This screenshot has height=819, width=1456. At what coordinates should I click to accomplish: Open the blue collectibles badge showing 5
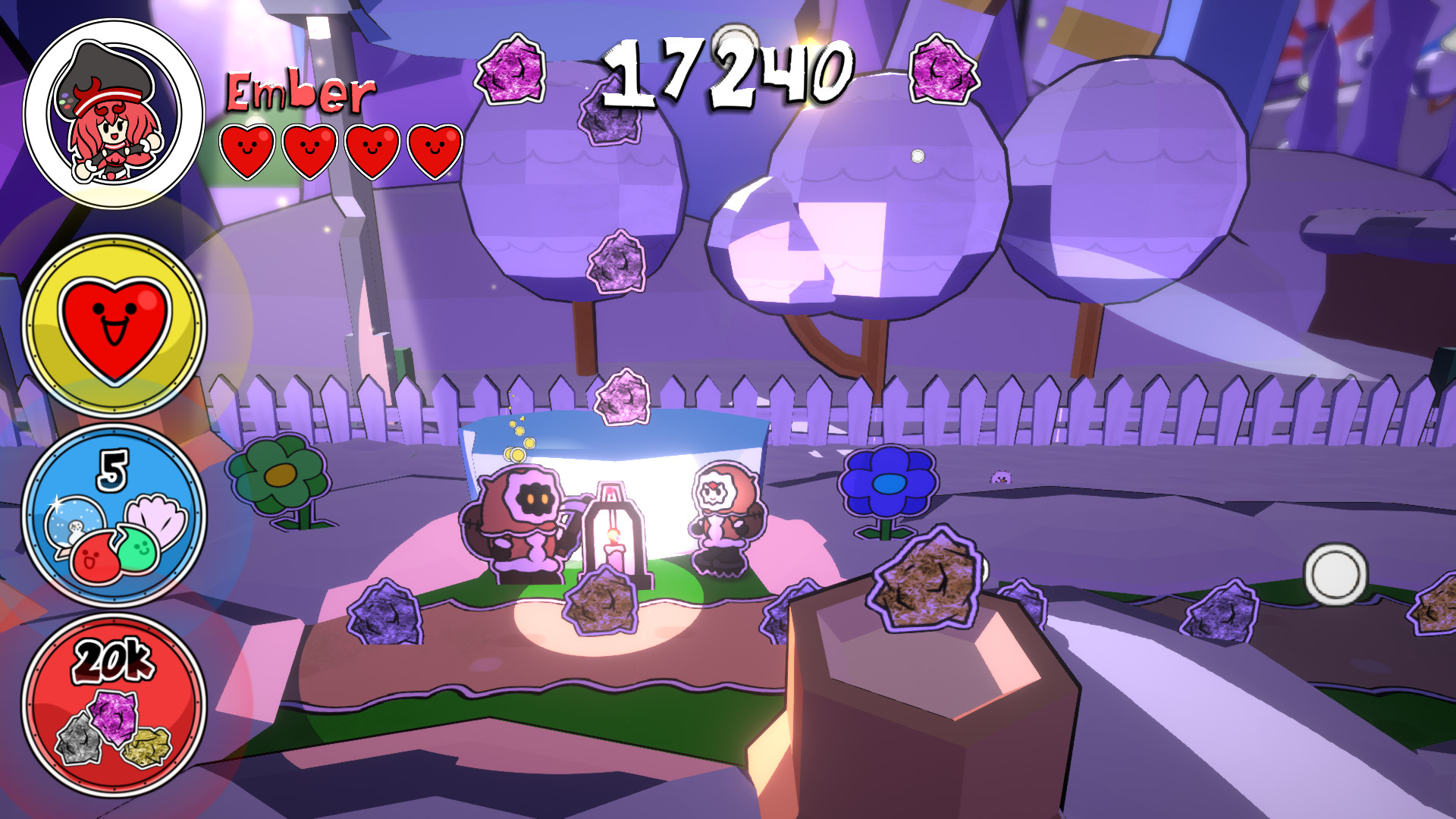[x=114, y=516]
